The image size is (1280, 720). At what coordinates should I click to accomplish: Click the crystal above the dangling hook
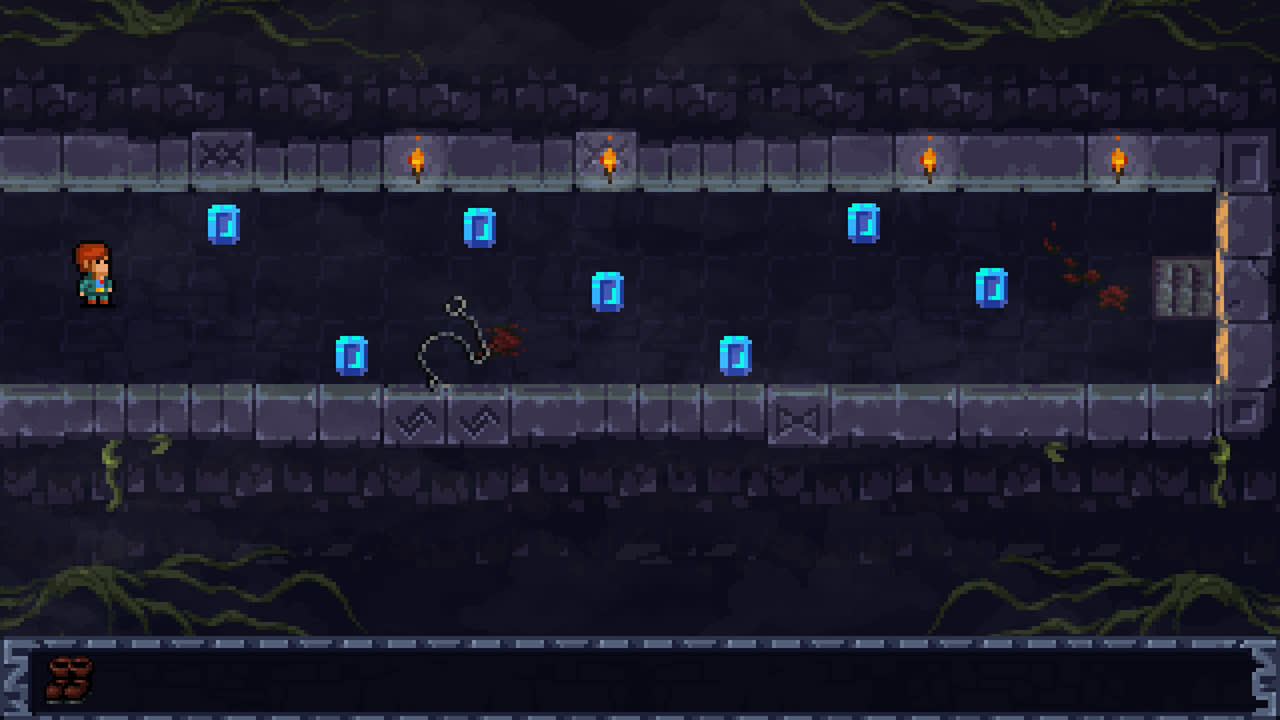coord(480,228)
